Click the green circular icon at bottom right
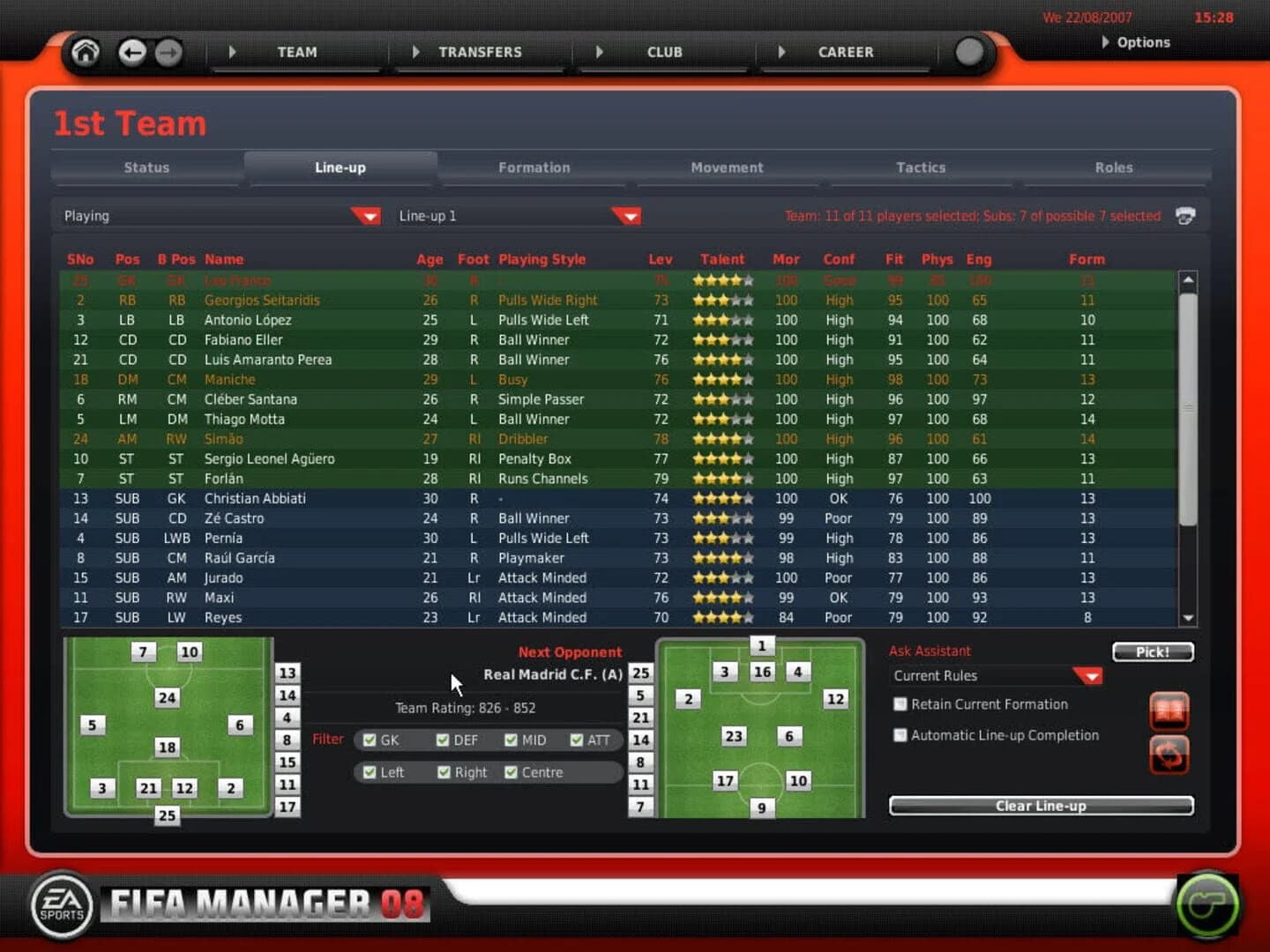Image resolution: width=1270 pixels, height=952 pixels. pos(1209,904)
